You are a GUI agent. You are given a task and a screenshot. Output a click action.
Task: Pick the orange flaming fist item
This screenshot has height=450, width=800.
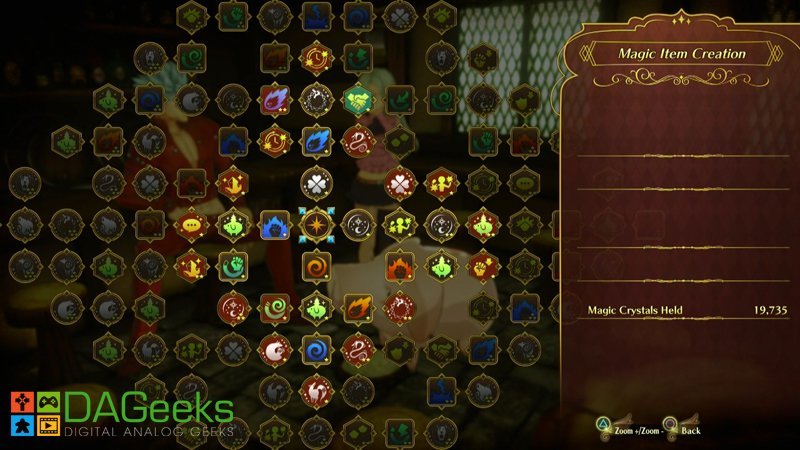click(x=400, y=267)
